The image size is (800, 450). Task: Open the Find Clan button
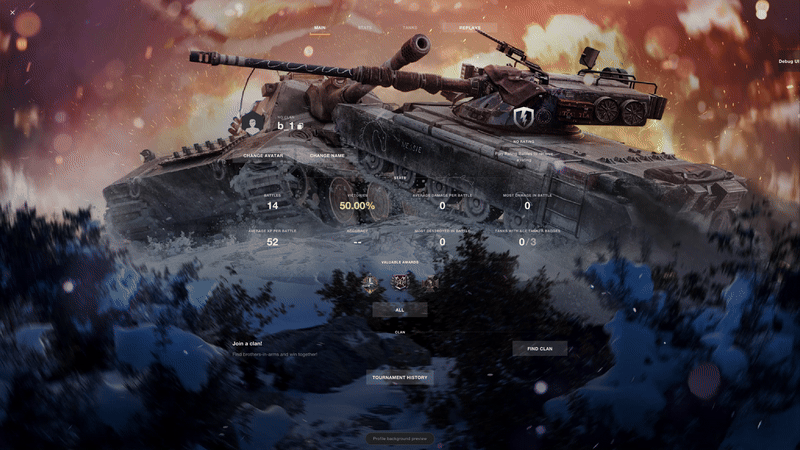point(540,348)
